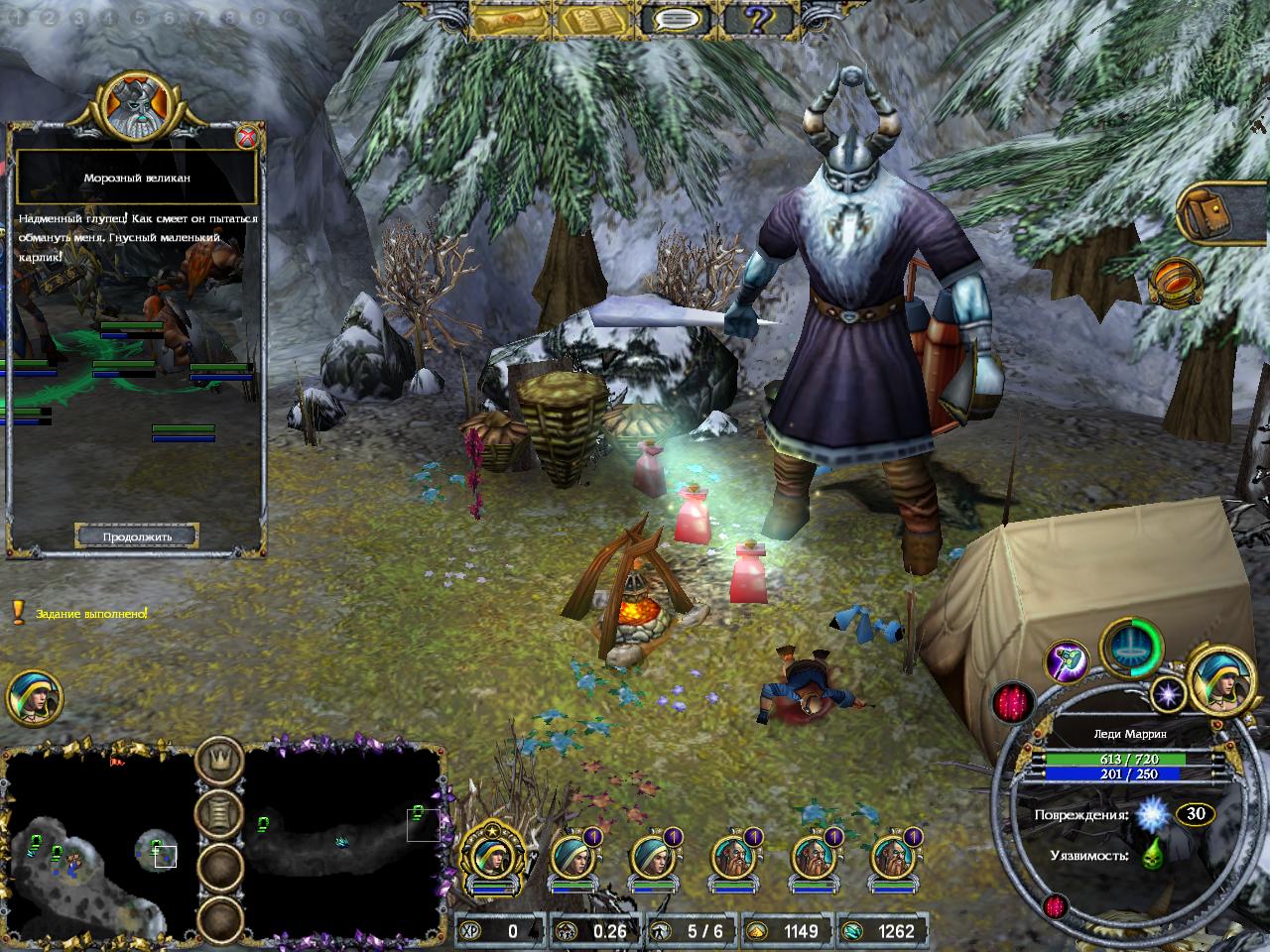The height and width of the screenshot is (952, 1270).
Task: Click the 'Задание выполнено!' quest notification
Action: click(x=90, y=614)
